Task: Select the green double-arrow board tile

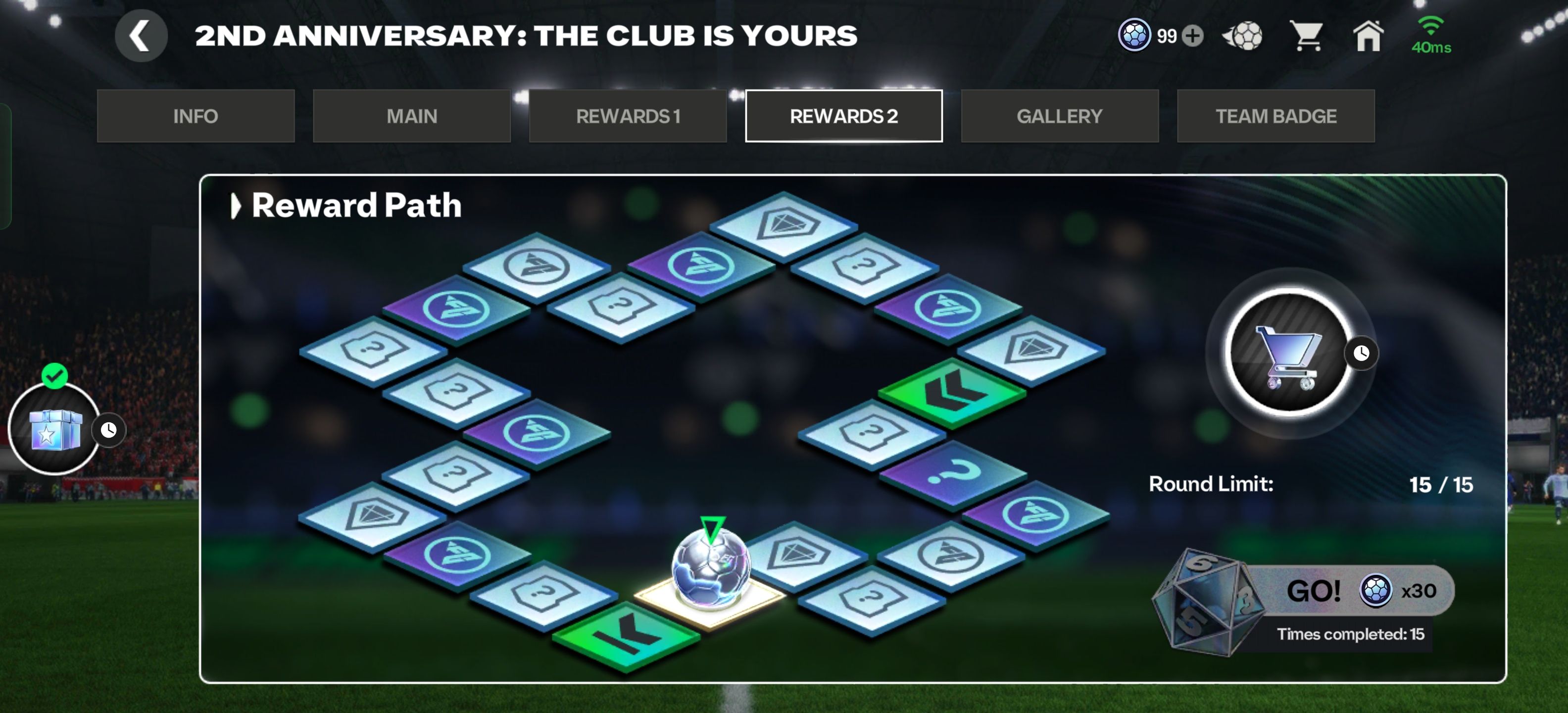Action: point(952,393)
